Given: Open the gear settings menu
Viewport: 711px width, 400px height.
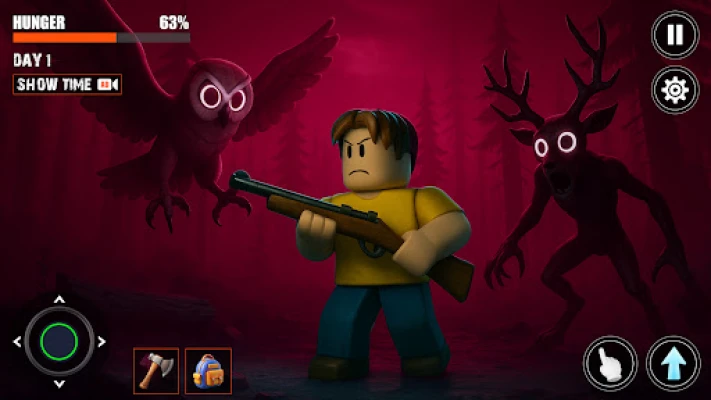Looking at the screenshot, I should (x=675, y=90).
